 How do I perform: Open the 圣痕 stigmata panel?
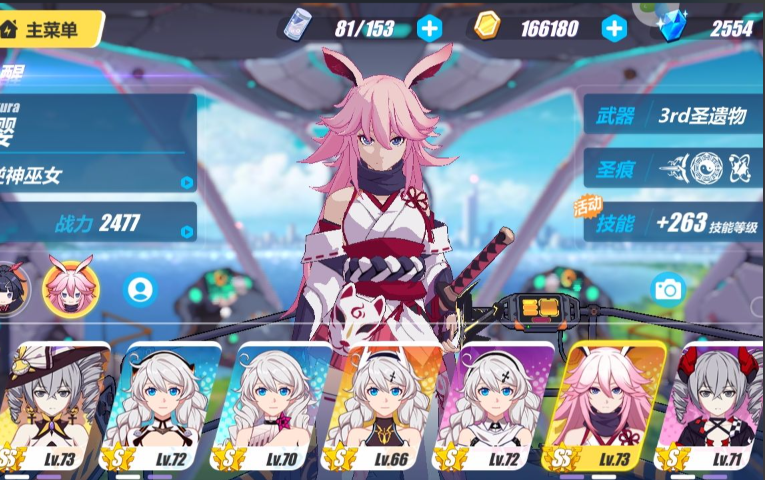click(x=672, y=169)
